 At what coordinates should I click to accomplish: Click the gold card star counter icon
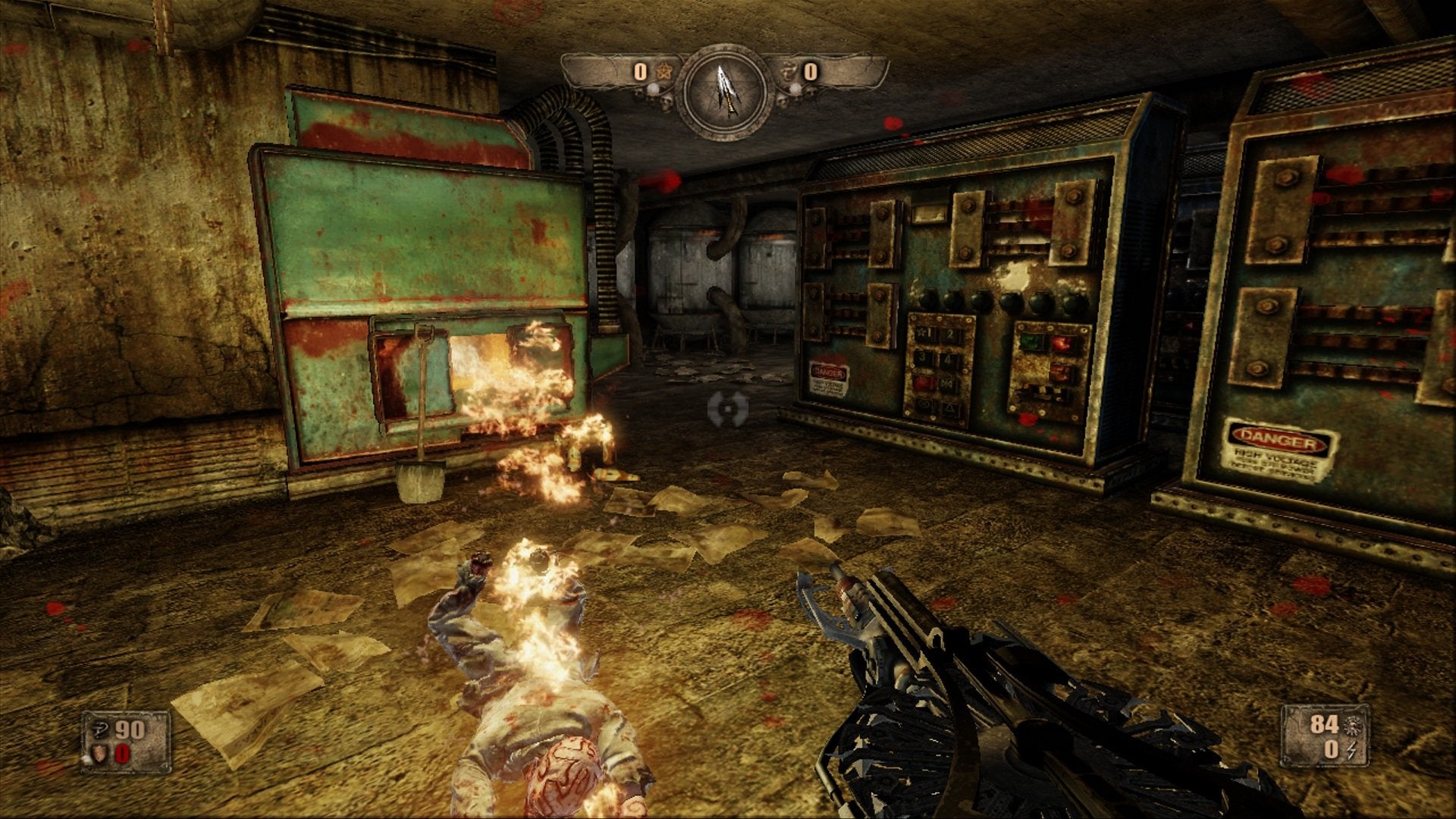(665, 71)
